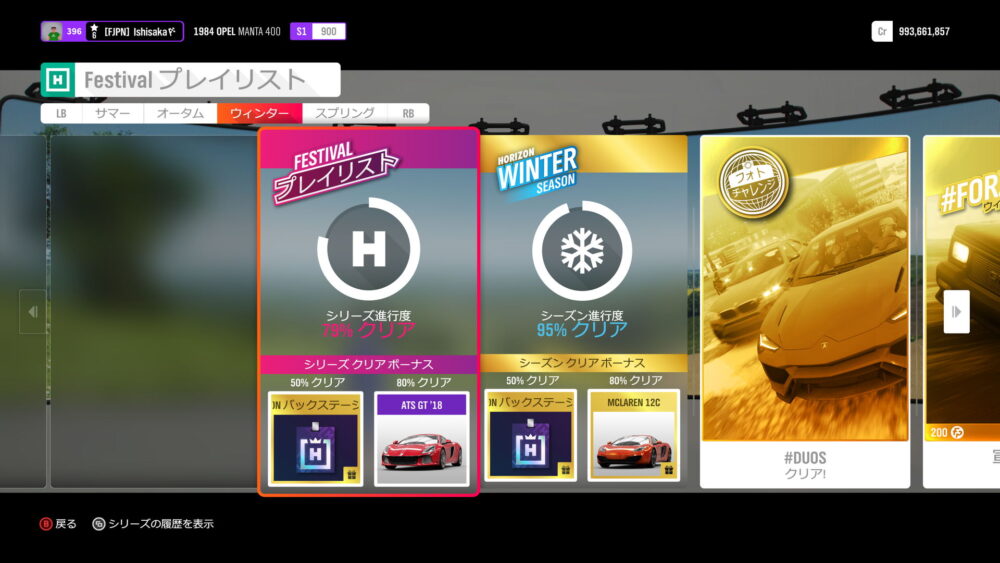Screen dimensions: 1000x563
Task: Advance playlist with the right arrow button
Action: click(x=956, y=311)
